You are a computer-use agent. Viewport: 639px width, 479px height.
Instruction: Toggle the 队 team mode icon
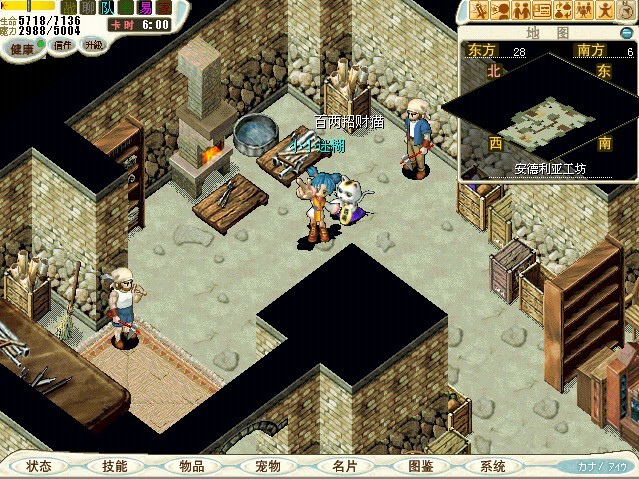108,8
